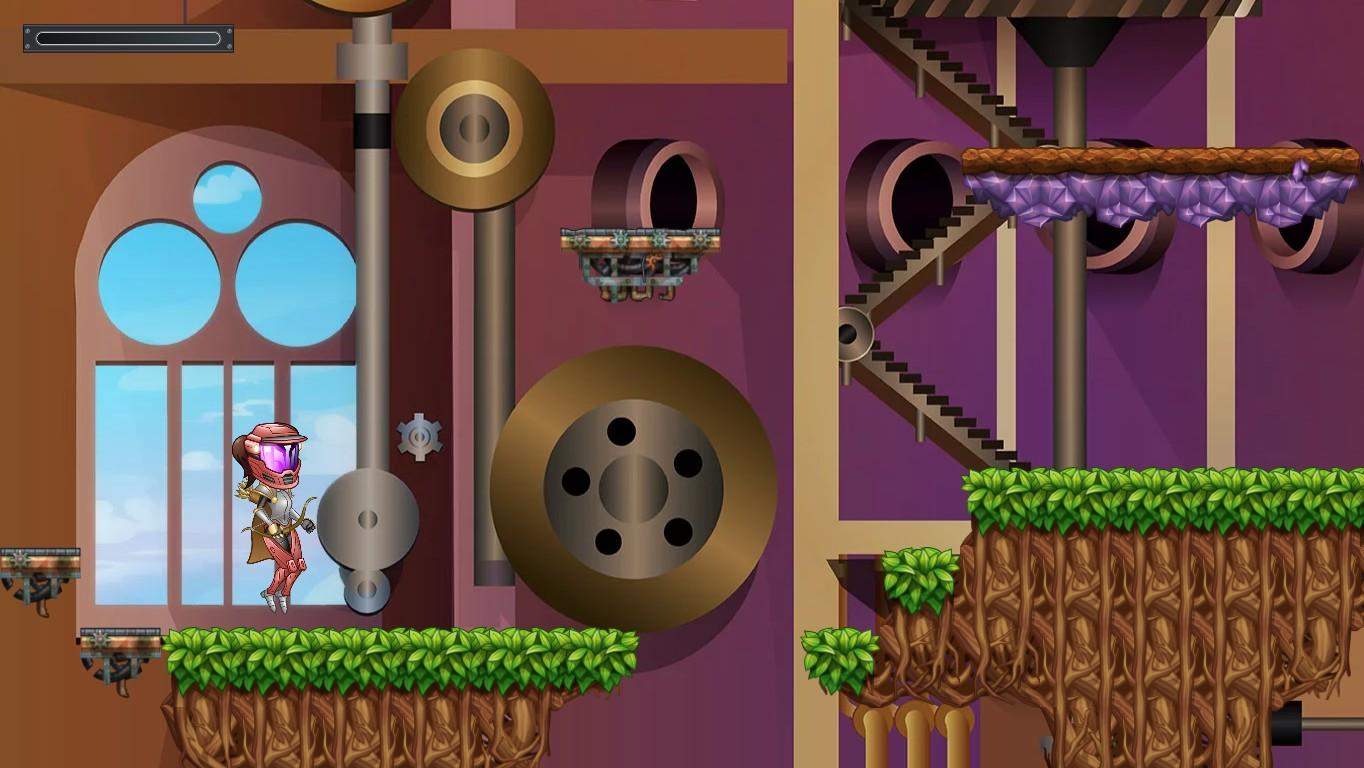The image size is (1364, 768).
Task: Click the dark health bar at top left
Action: pos(126,38)
